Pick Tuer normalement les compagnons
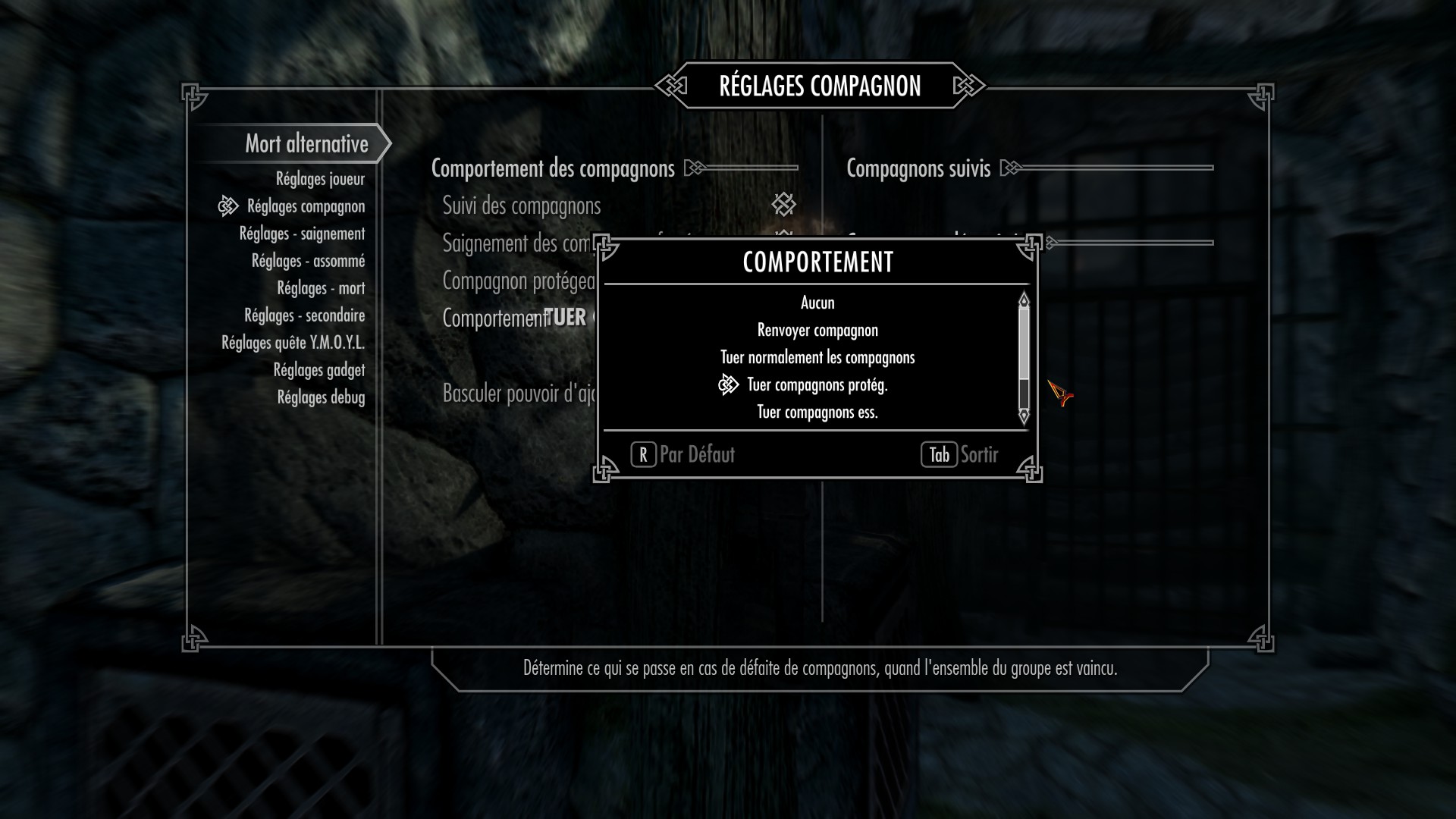Image resolution: width=1456 pixels, height=819 pixels. click(817, 357)
